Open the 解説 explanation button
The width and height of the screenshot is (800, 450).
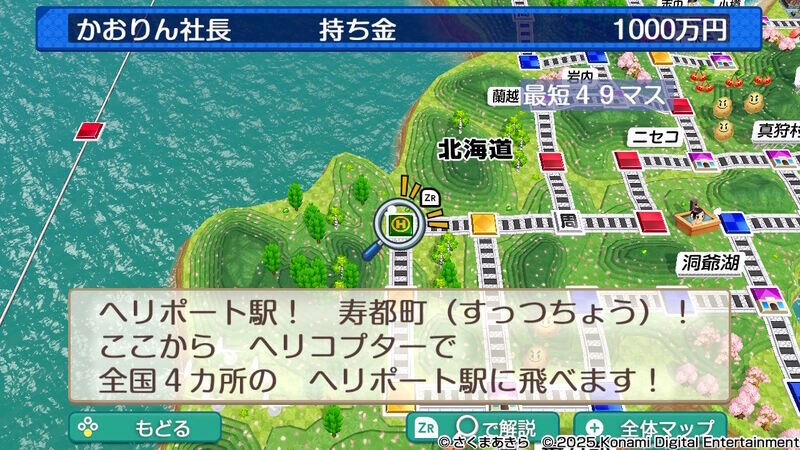click(484, 427)
